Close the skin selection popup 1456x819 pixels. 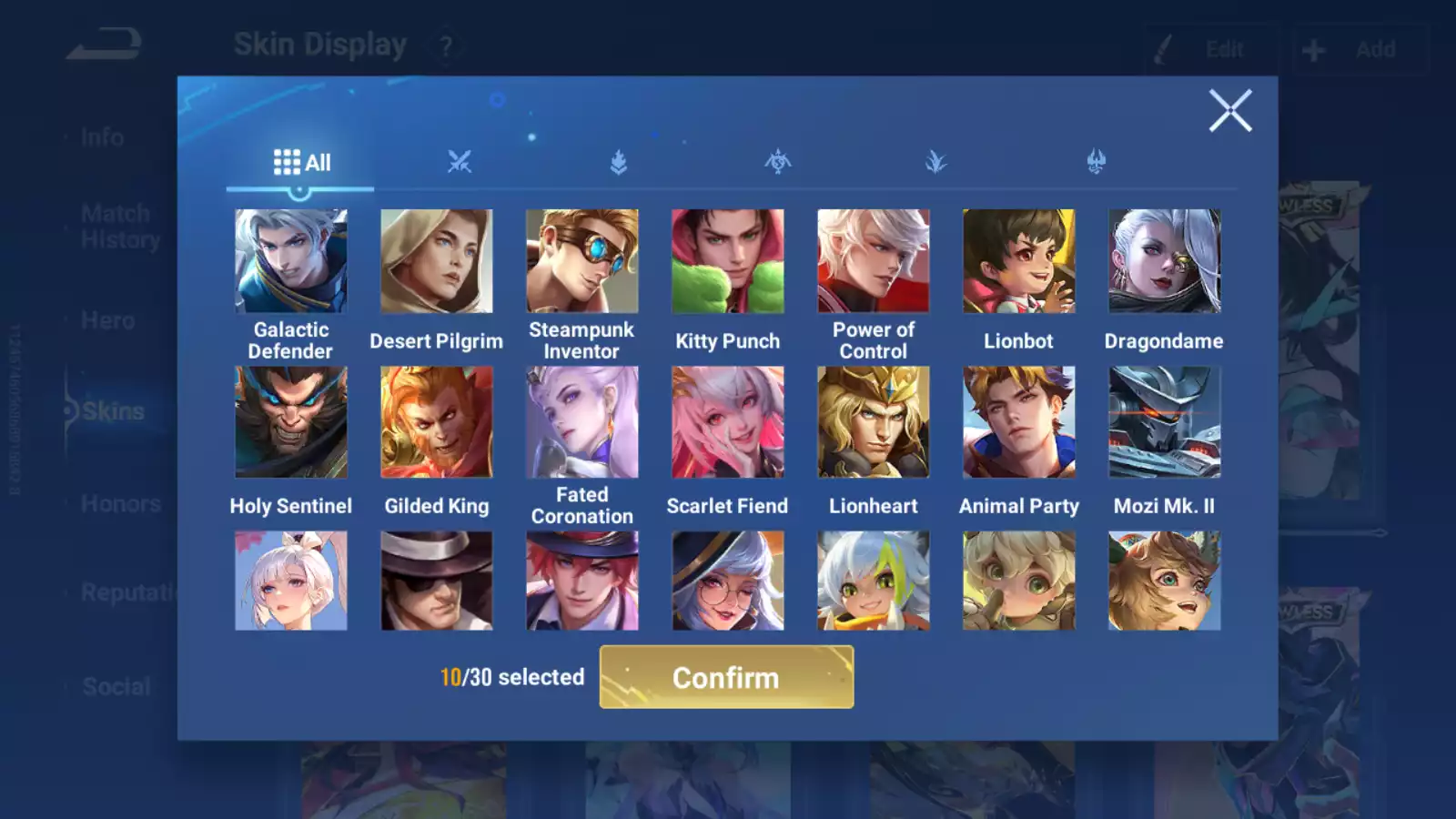(1230, 111)
